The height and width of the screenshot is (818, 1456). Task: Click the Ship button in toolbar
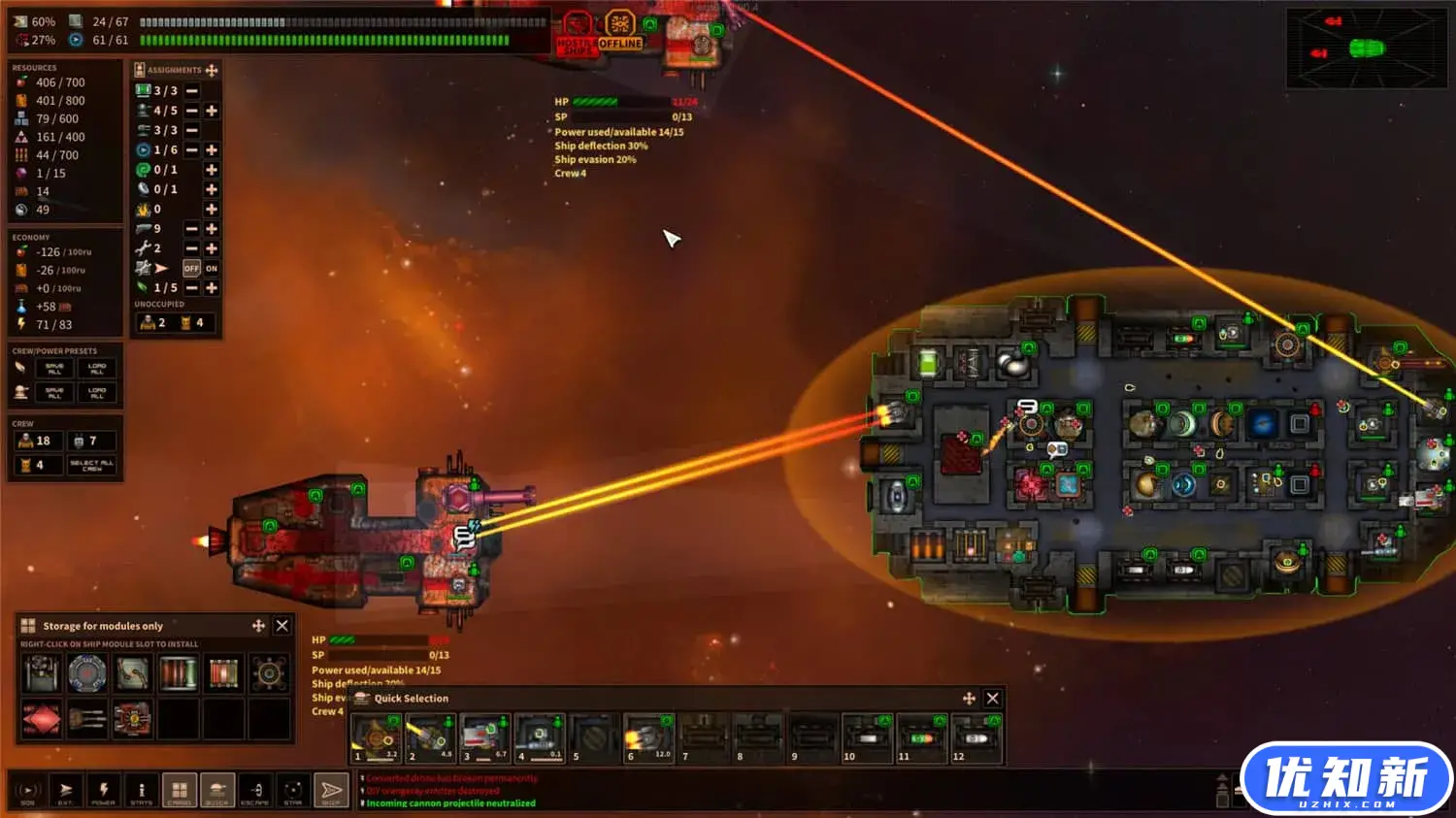click(331, 791)
